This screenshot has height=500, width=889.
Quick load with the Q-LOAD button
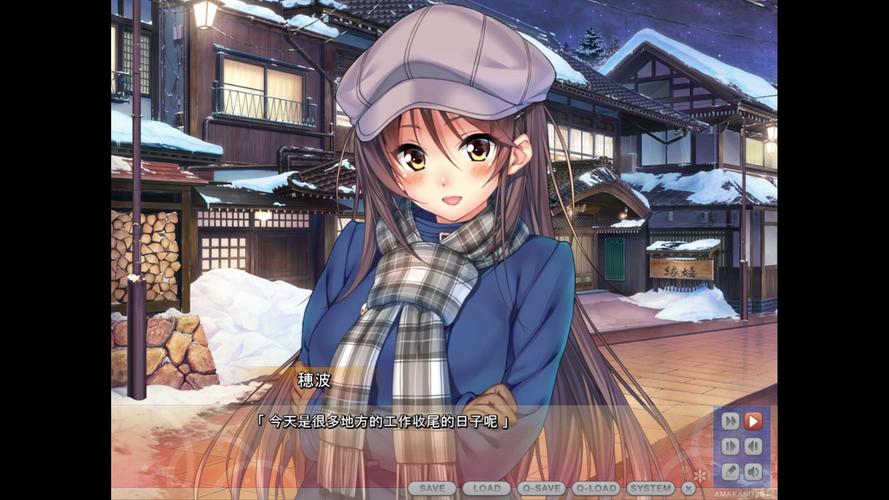[x=596, y=488]
